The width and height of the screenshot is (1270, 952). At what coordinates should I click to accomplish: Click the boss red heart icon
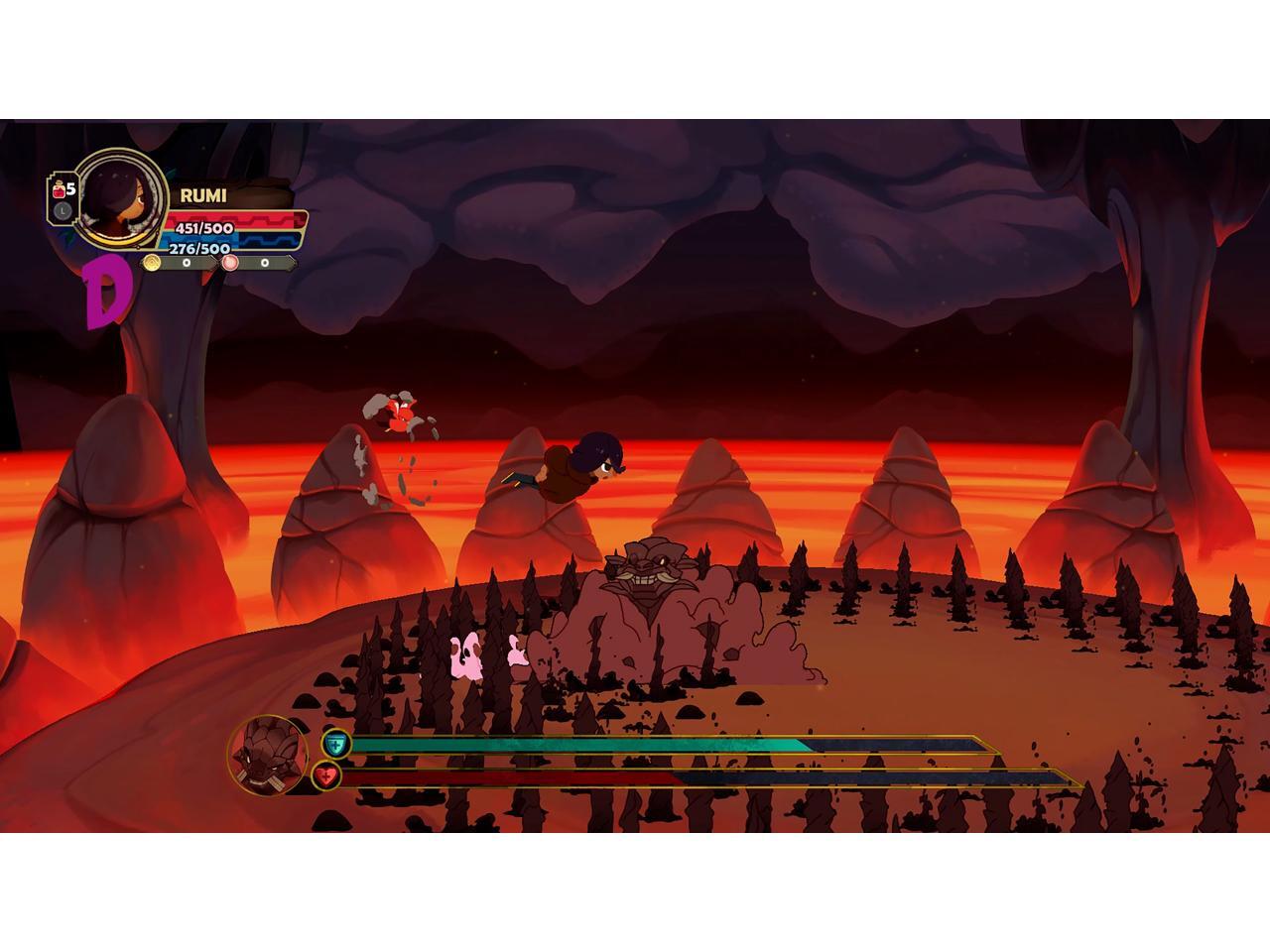tap(325, 775)
